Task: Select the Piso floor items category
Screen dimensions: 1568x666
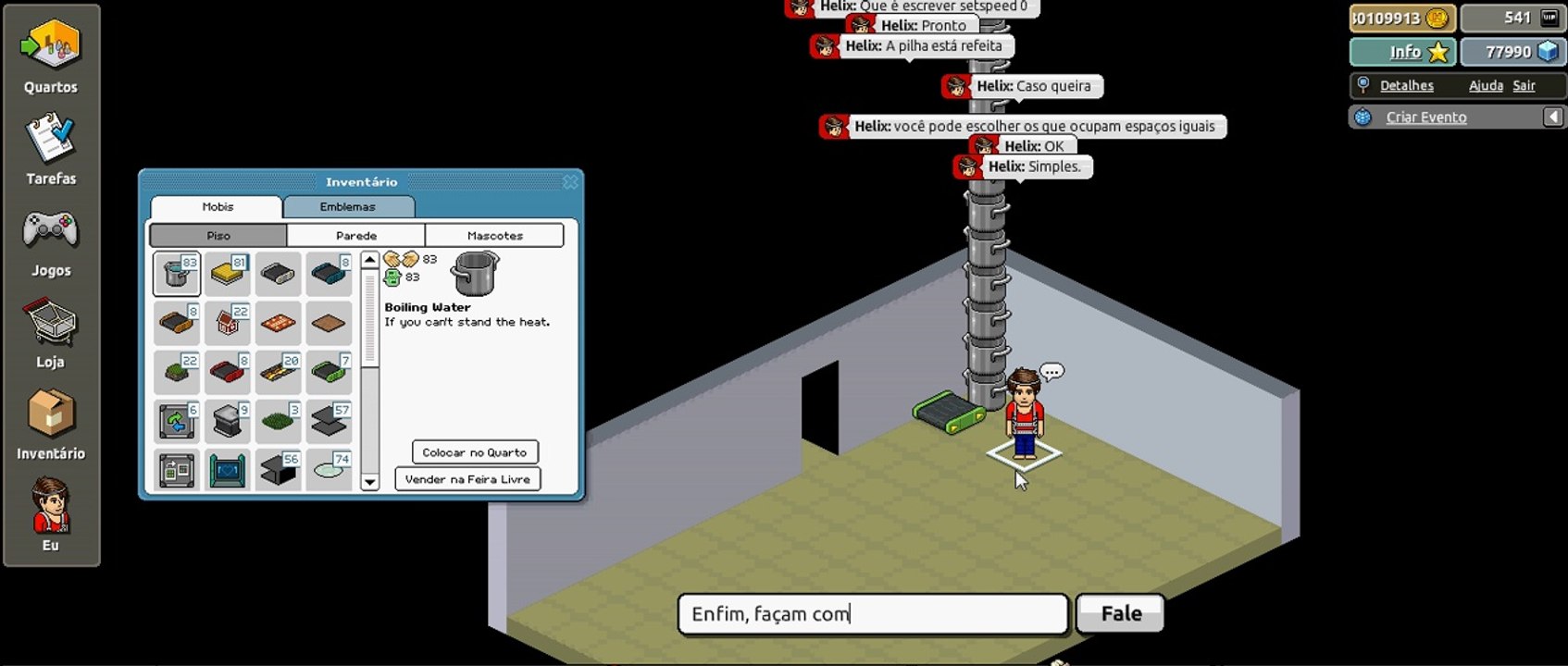Action: point(218,236)
